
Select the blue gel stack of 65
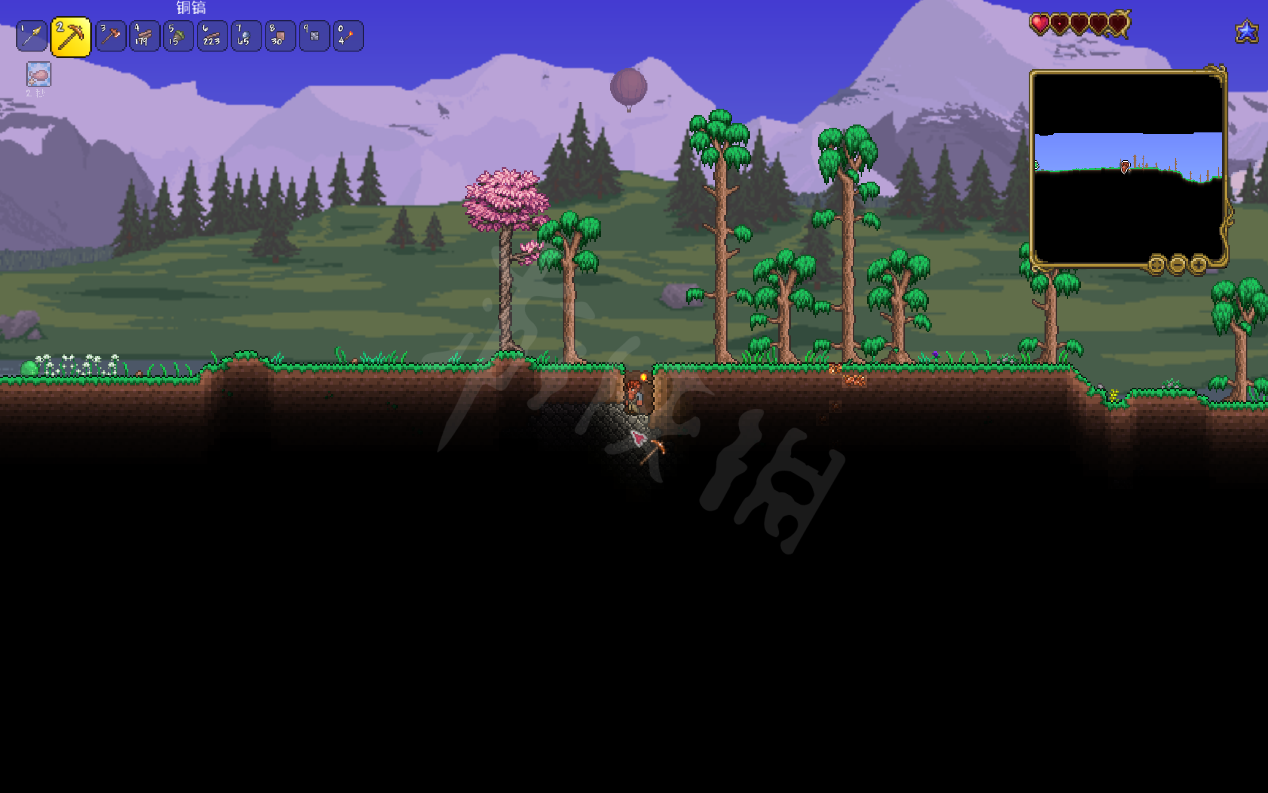pos(246,37)
